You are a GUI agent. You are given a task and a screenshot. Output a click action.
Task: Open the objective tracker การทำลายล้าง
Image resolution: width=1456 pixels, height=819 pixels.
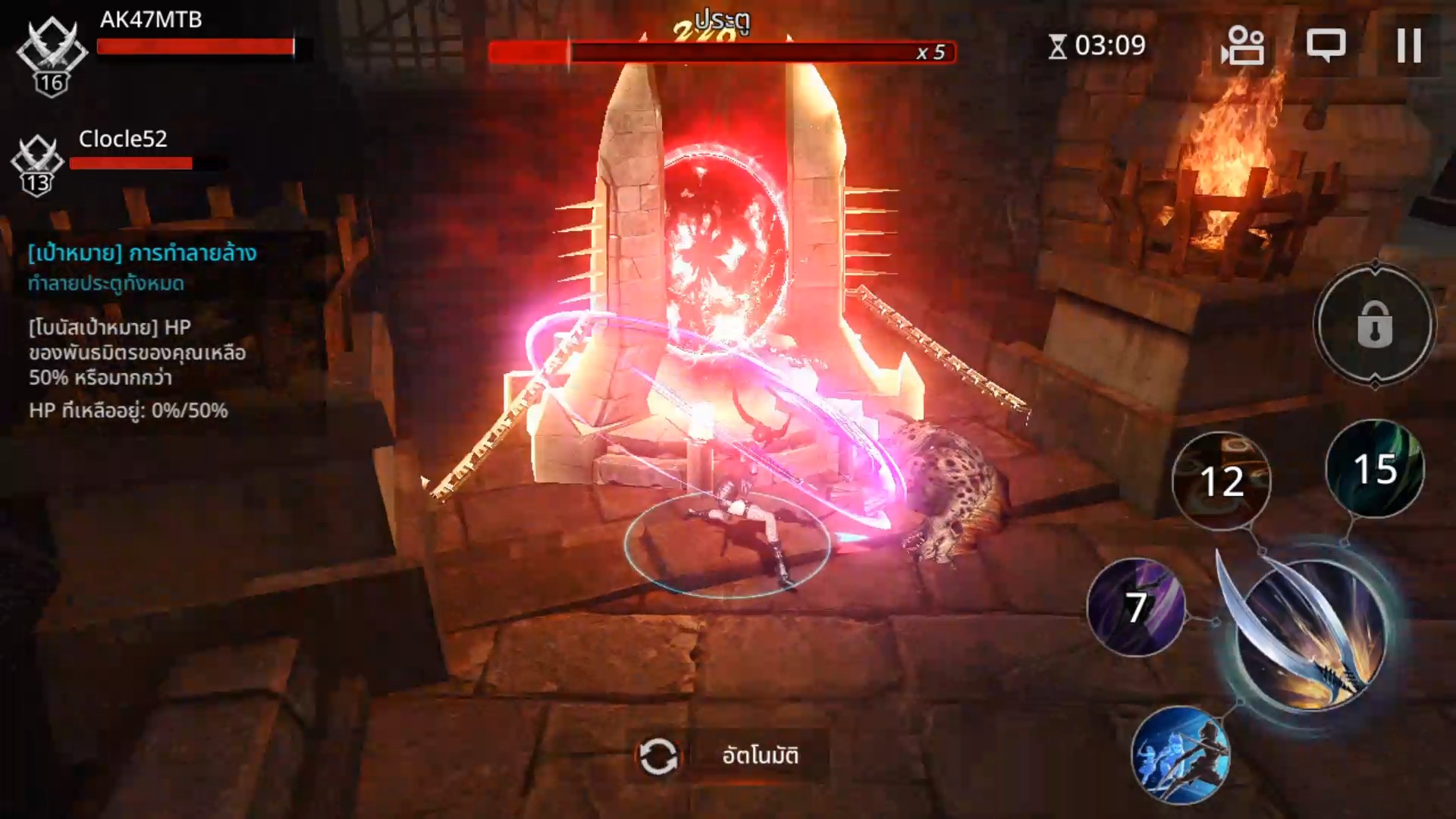coord(143,253)
